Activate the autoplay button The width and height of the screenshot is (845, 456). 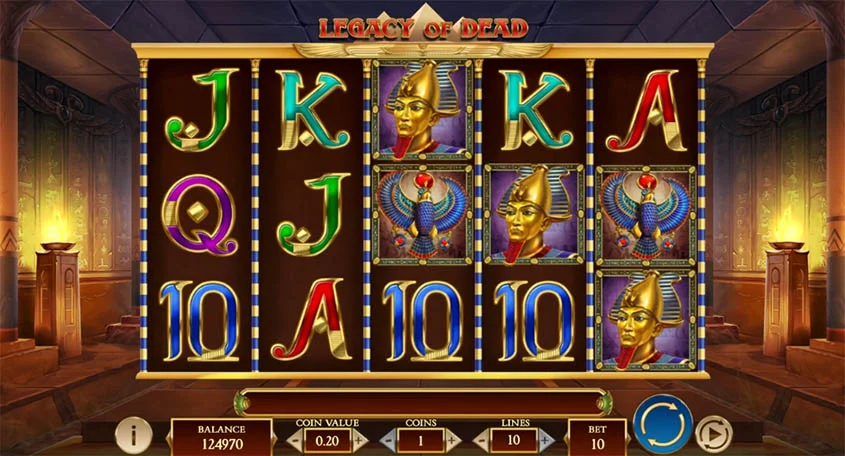point(713,433)
